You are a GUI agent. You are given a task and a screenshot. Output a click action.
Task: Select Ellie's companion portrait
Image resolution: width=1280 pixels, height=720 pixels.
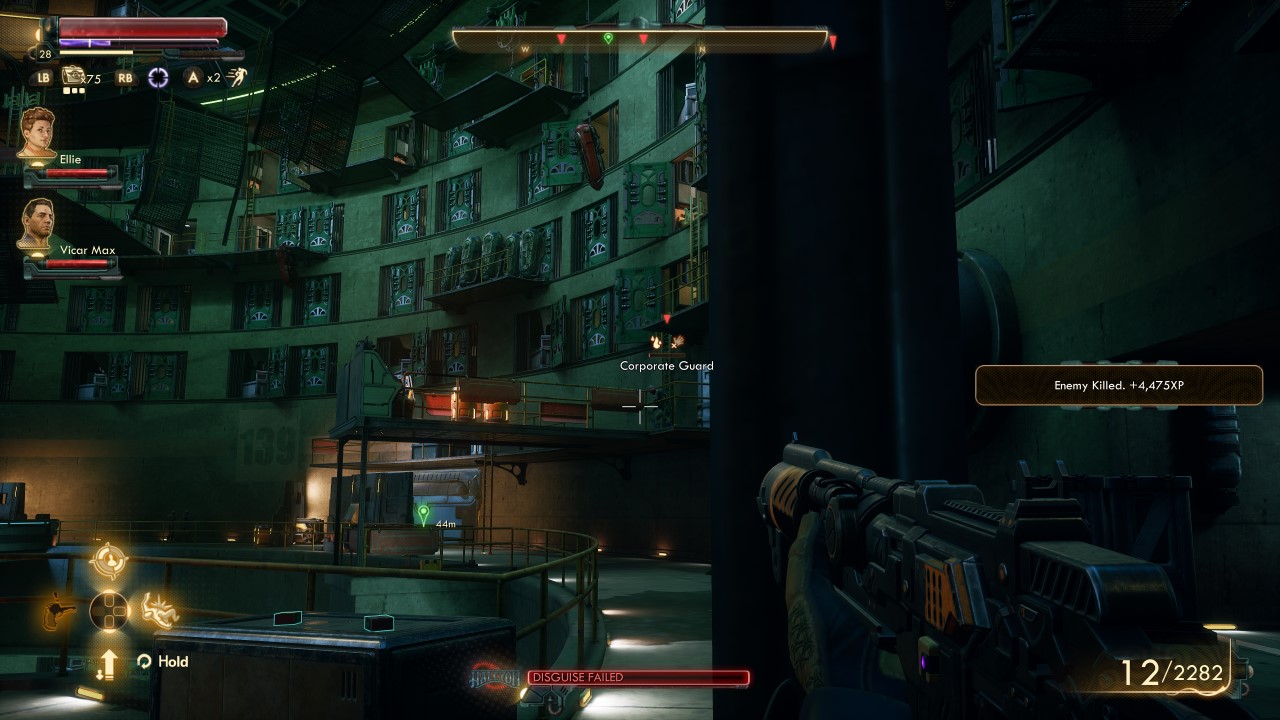point(37,131)
